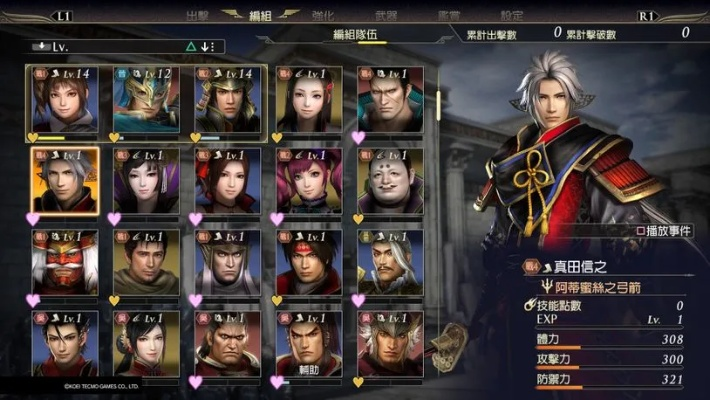
Task: Click the 播放事件 option
Action: click(670, 231)
